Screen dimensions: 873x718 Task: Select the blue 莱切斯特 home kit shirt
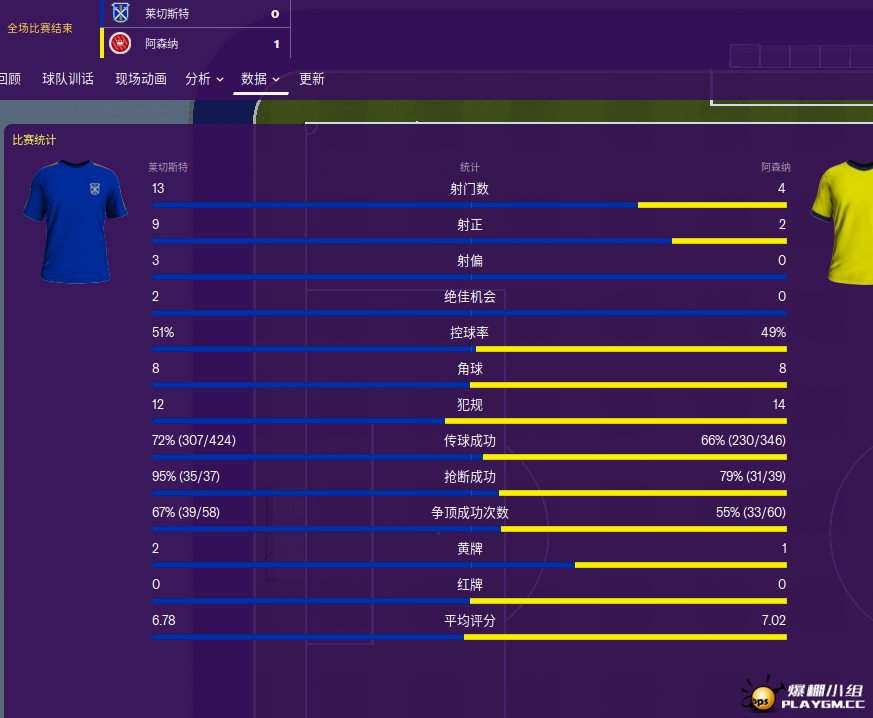pyautogui.click(x=75, y=220)
